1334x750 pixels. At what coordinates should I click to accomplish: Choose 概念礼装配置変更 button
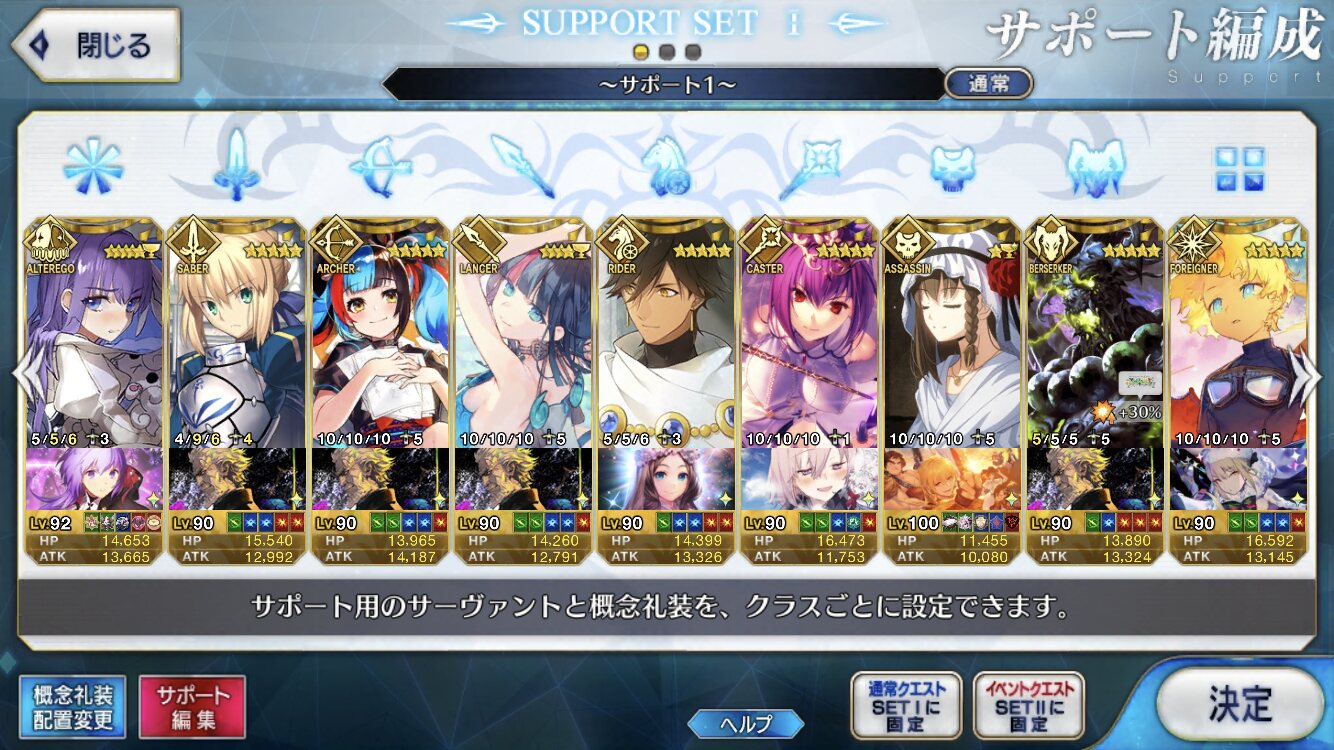[x=72, y=706]
